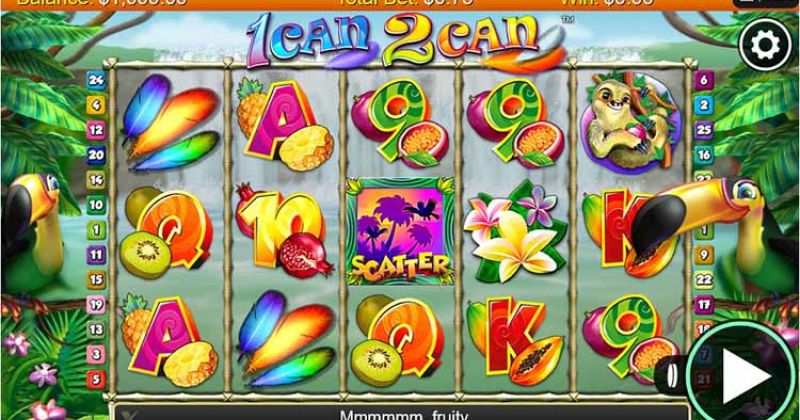This screenshot has height=420, width=800.
Task: Highlight payline number 2
Action: 704,104
